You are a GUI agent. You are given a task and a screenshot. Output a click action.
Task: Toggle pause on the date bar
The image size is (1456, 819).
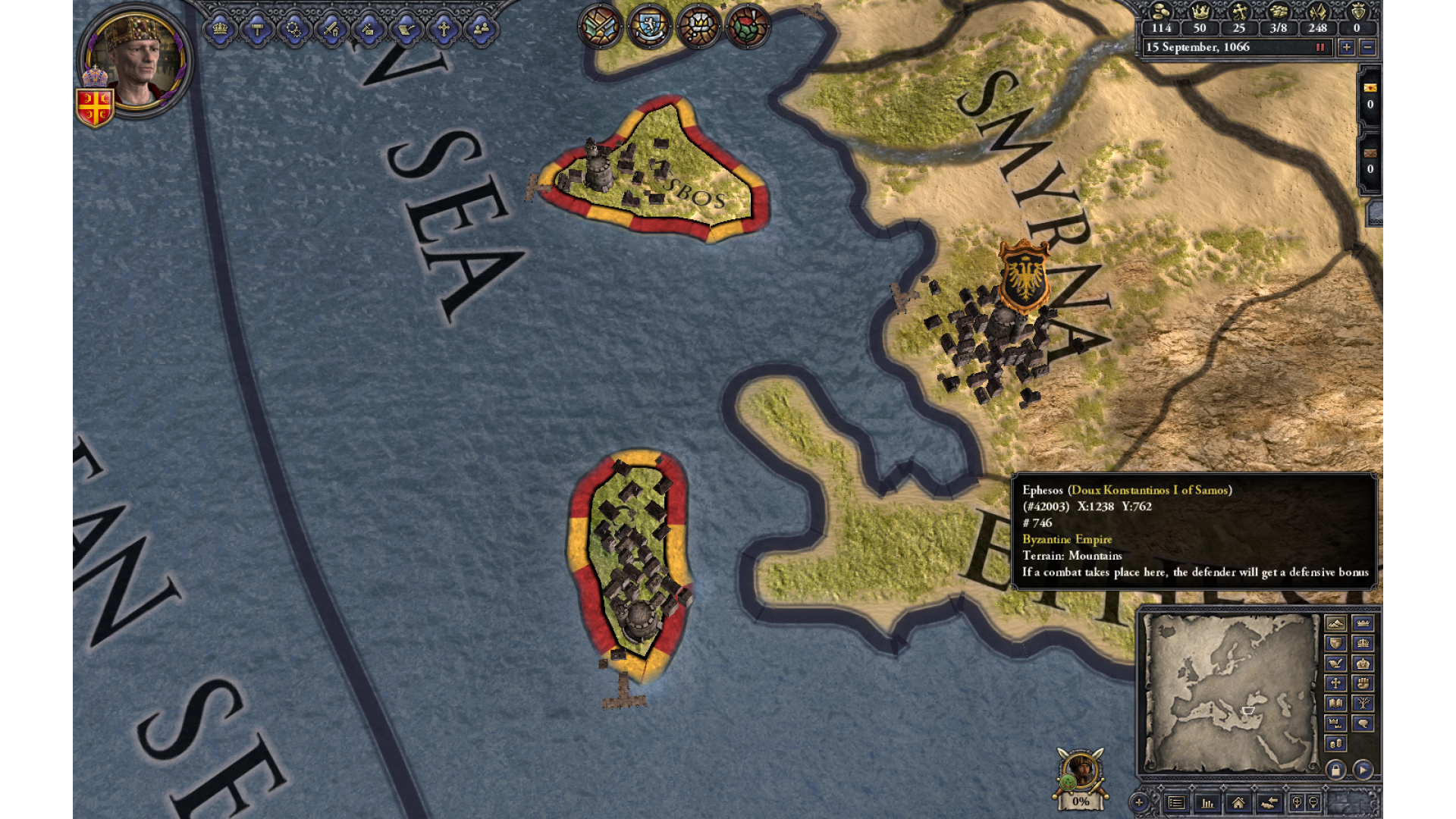[1320, 47]
